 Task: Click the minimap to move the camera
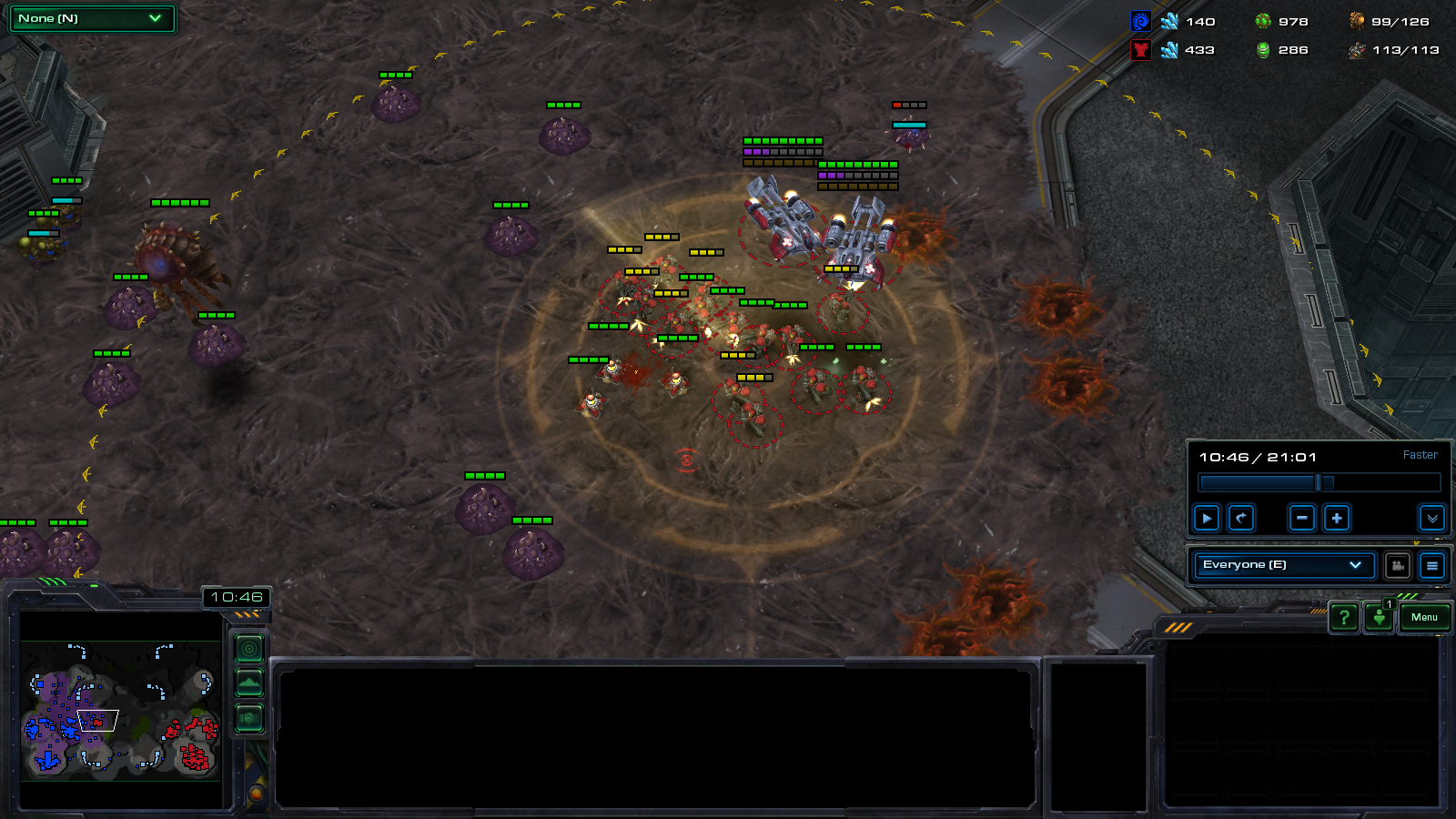(x=120, y=710)
